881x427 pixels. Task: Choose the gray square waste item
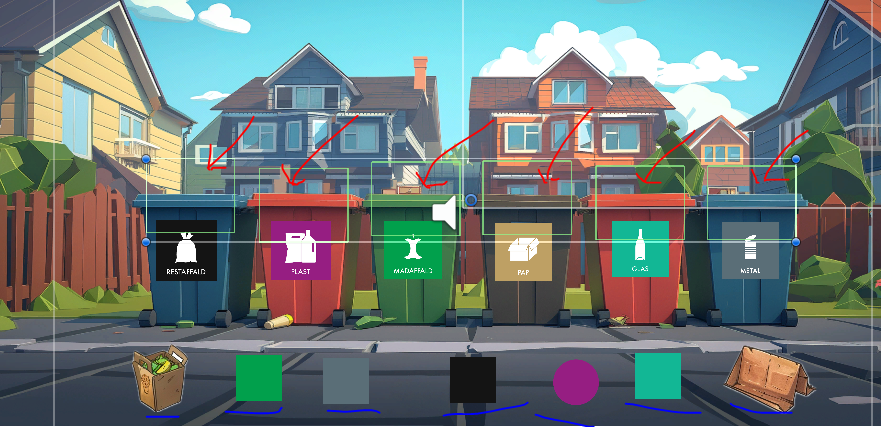tap(345, 380)
